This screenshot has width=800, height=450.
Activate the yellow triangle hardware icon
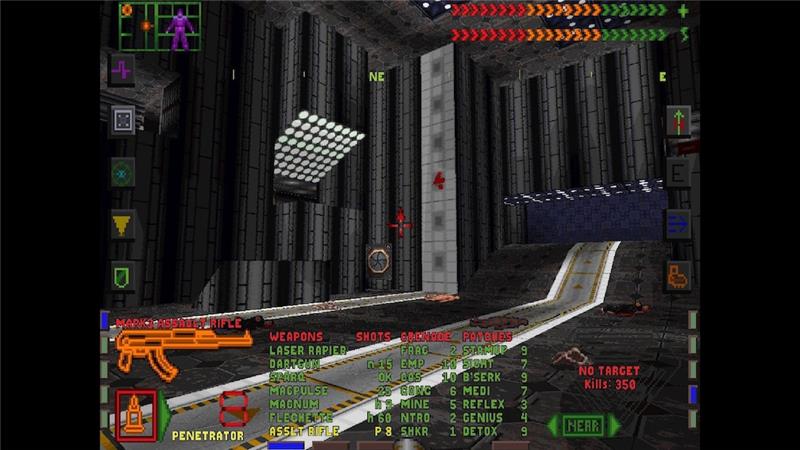pyautogui.click(x=122, y=224)
